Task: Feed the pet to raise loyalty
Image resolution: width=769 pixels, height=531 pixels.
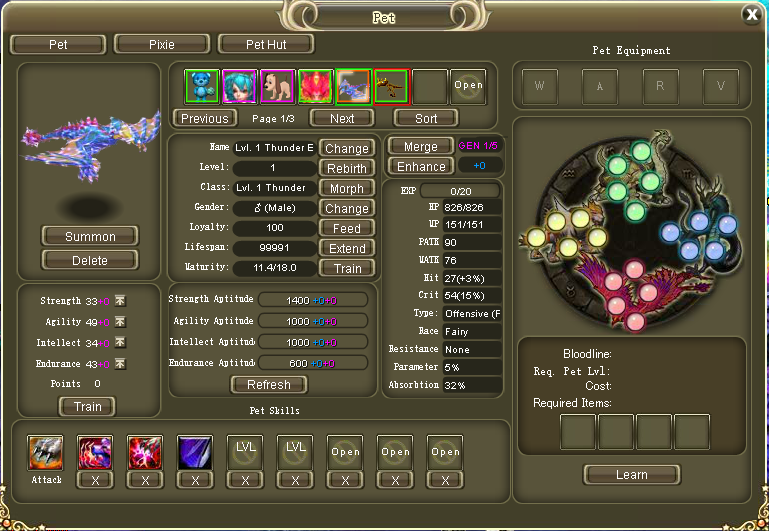Action: pos(347,228)
